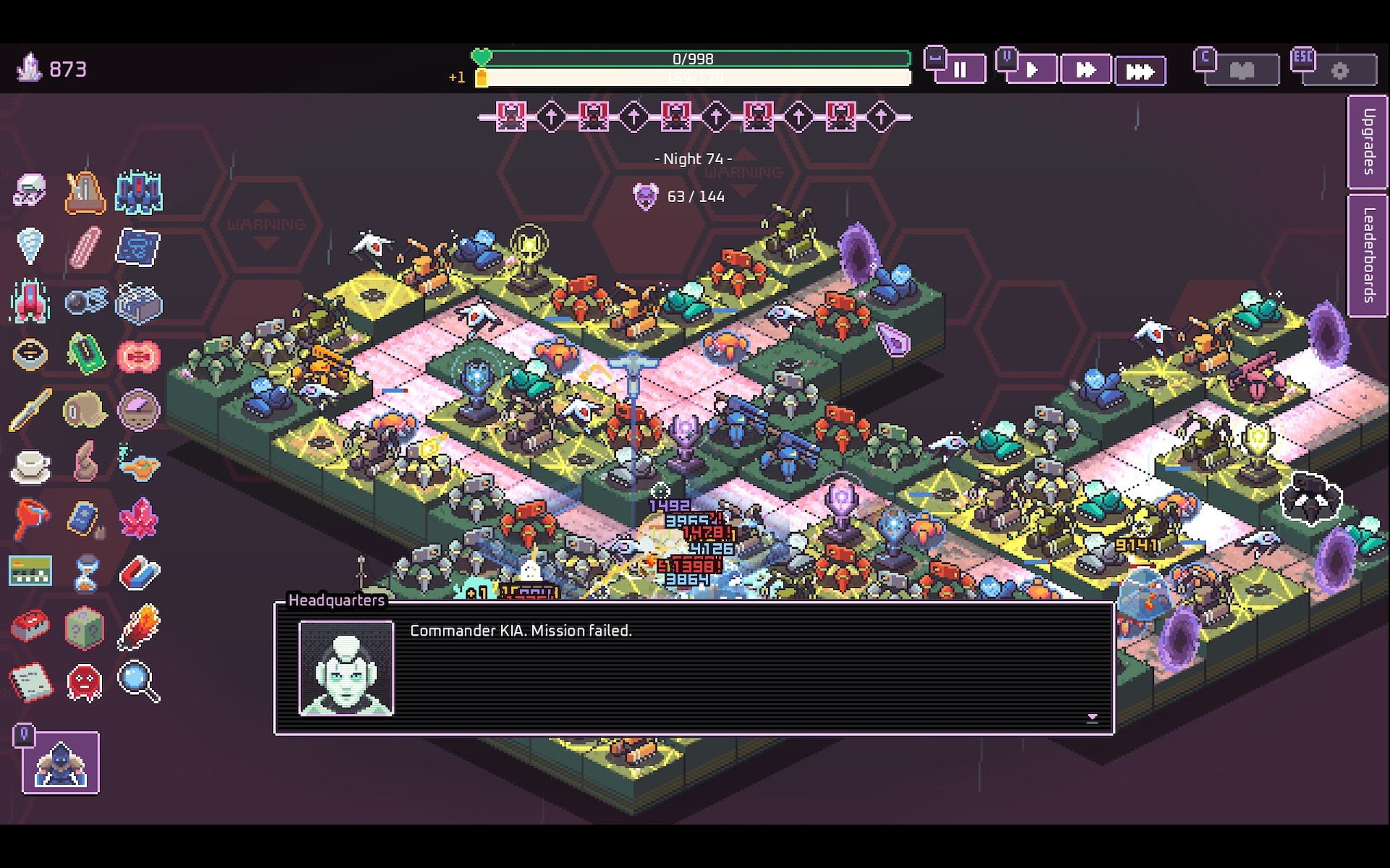Pause the game with the pause button
Viewport: 1390px width, 868px height.
coord(960,70)
